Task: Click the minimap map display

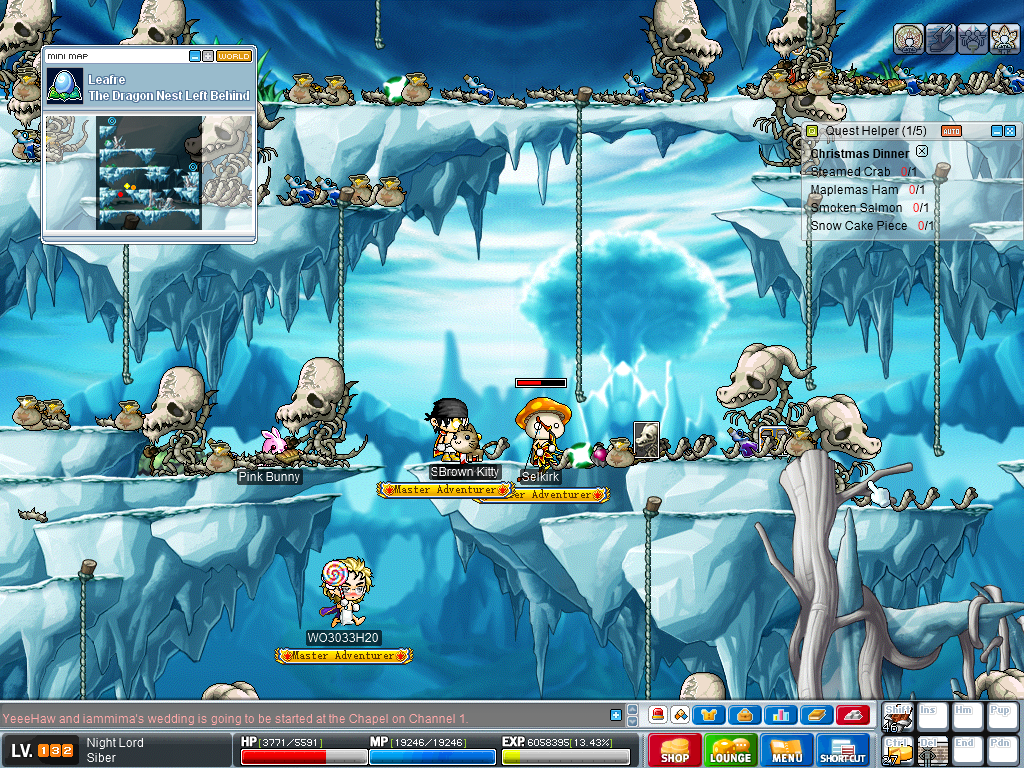Action: 149,172
